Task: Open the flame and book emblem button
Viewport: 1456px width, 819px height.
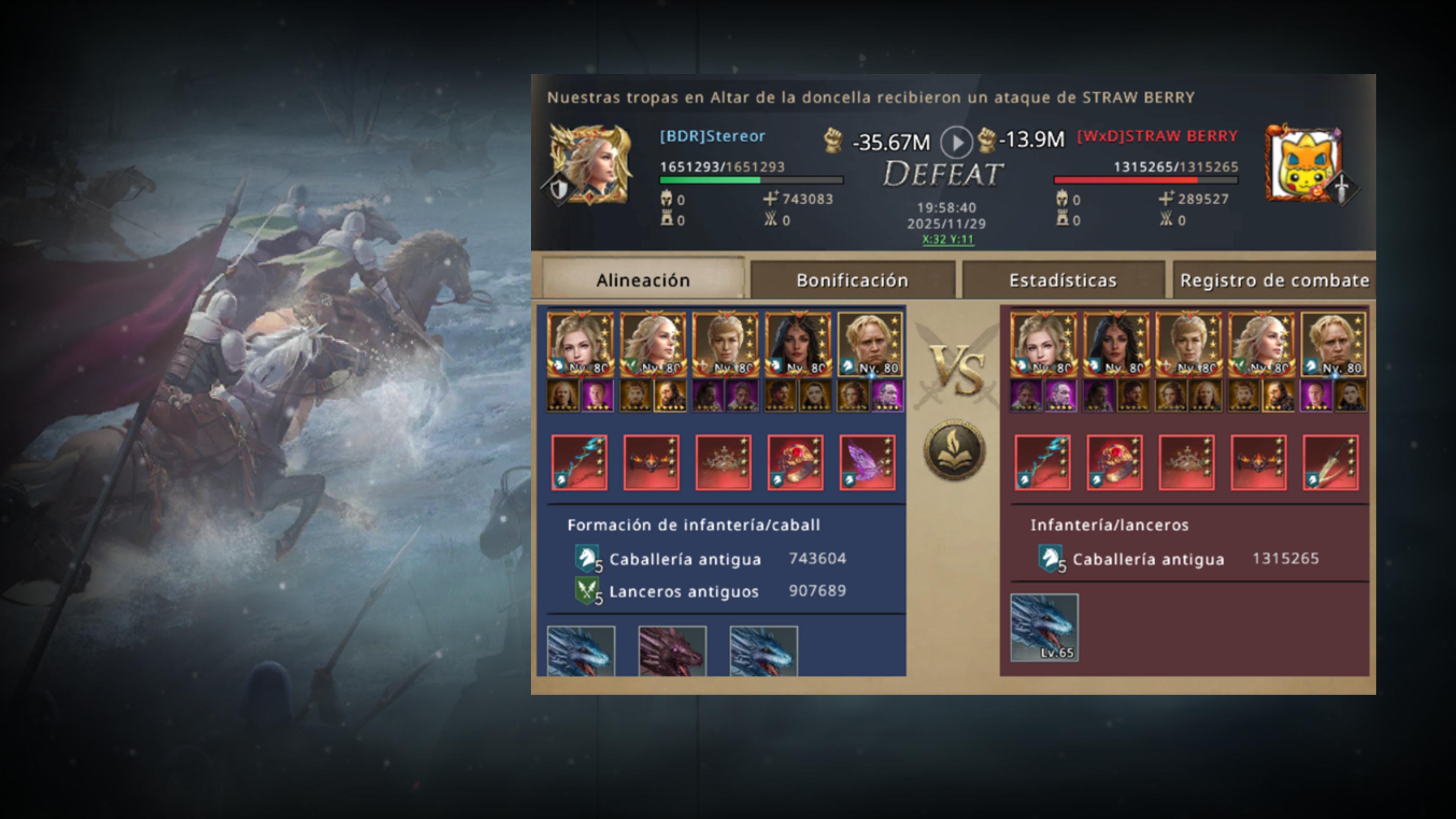Action: click(955, 450)
